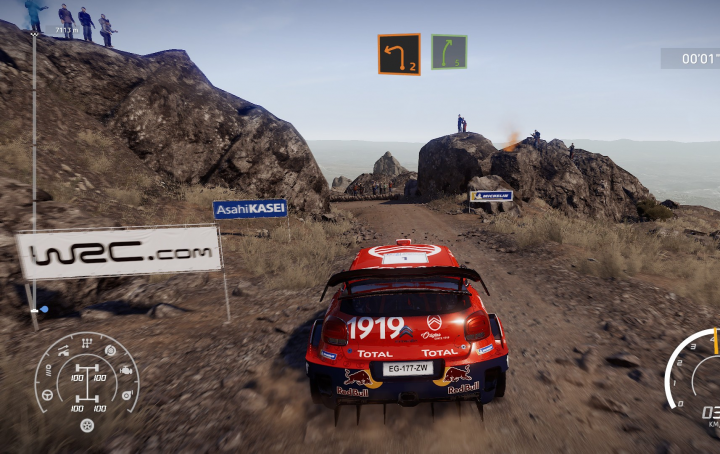
Task: Select the gearbox damage indicator icon
Action: (86, 342)
